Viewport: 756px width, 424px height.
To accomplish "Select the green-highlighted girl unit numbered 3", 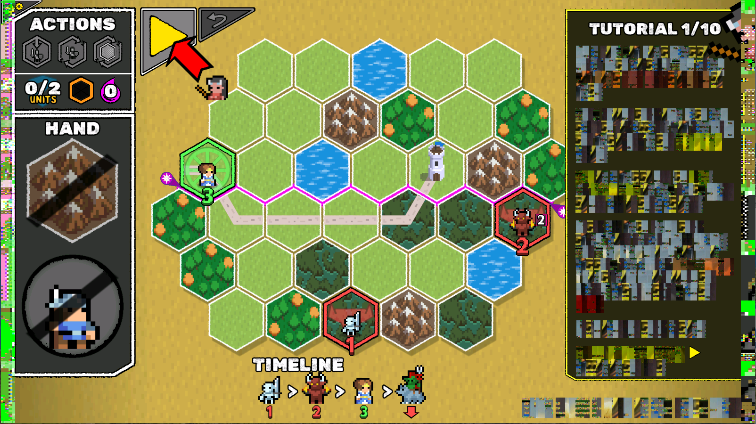I will (207, 172).
